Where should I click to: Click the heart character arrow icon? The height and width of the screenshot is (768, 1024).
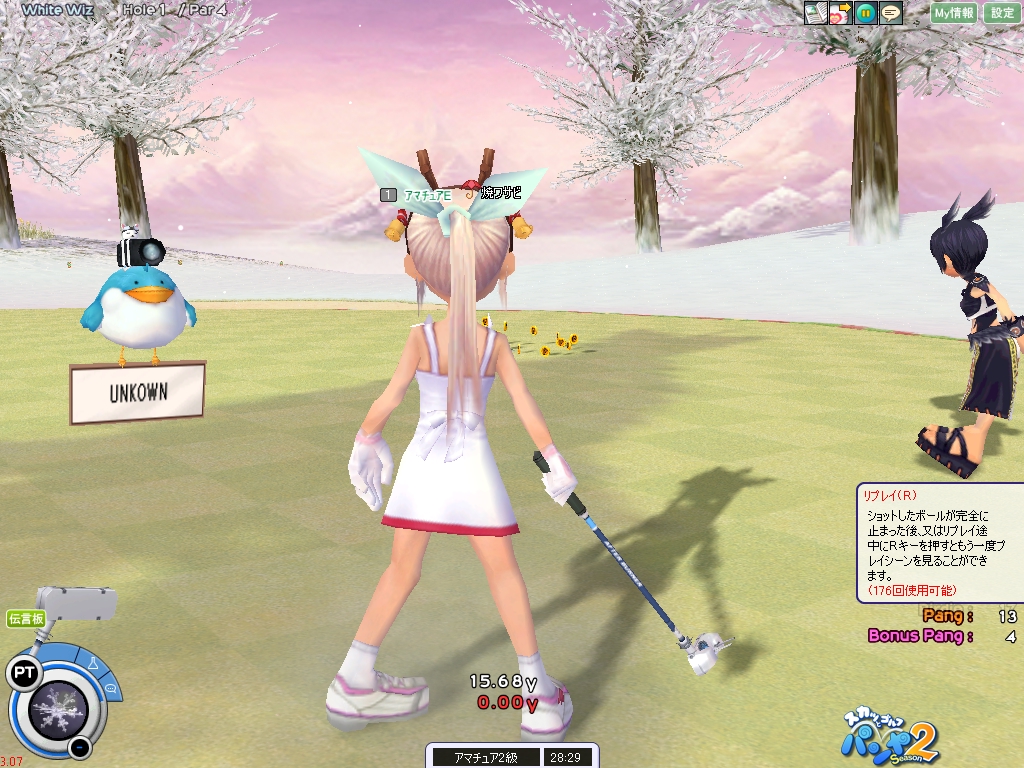tap(840, 13)
